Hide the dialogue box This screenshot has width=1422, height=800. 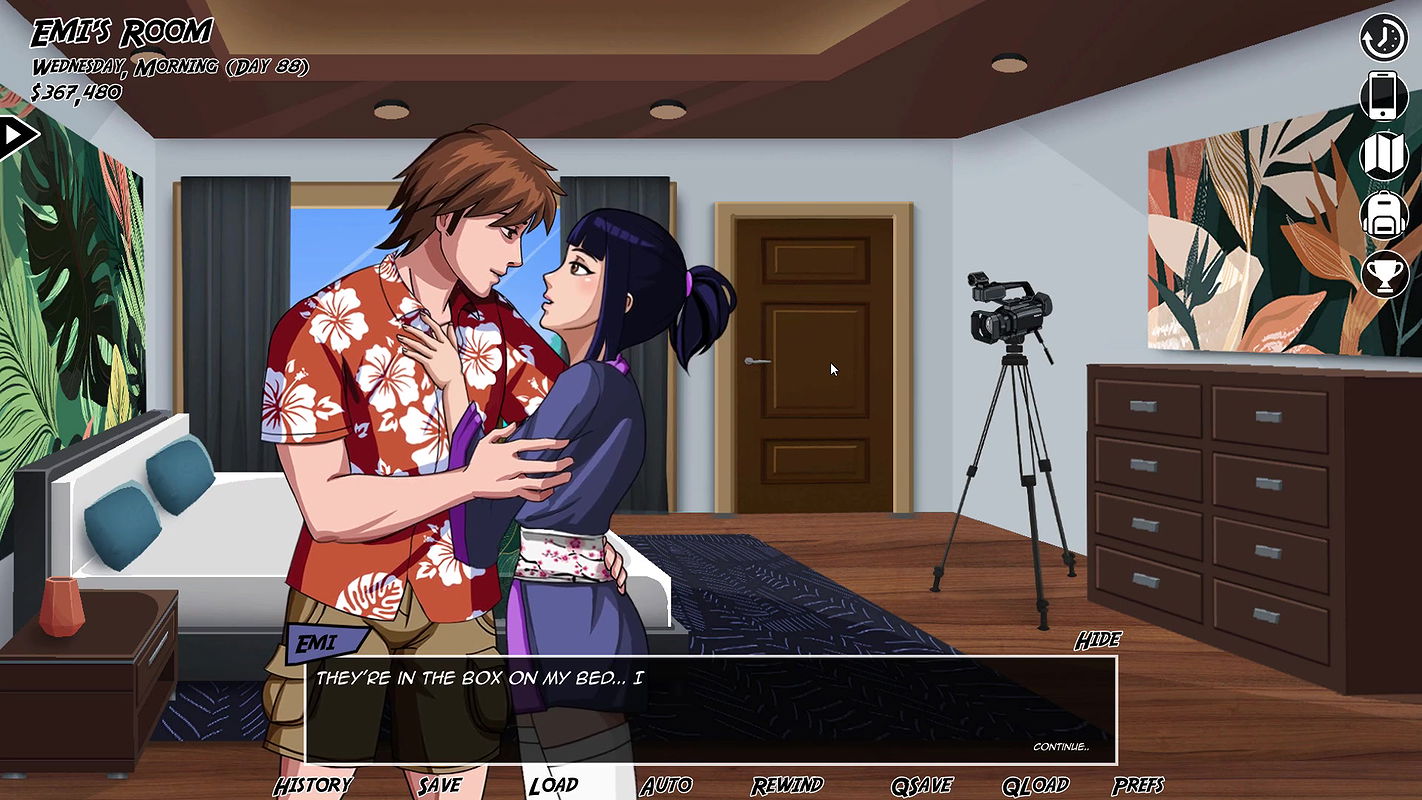tap(1097, 640)
